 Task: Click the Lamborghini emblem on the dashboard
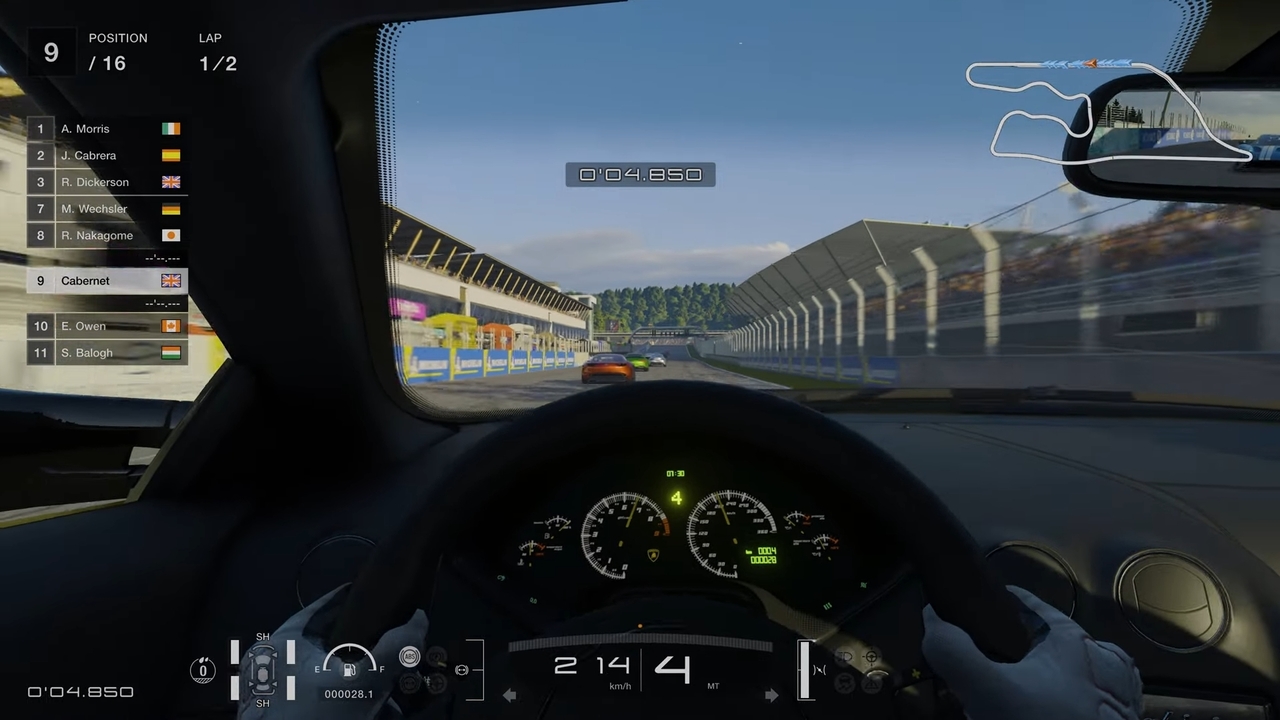[653, 553]
